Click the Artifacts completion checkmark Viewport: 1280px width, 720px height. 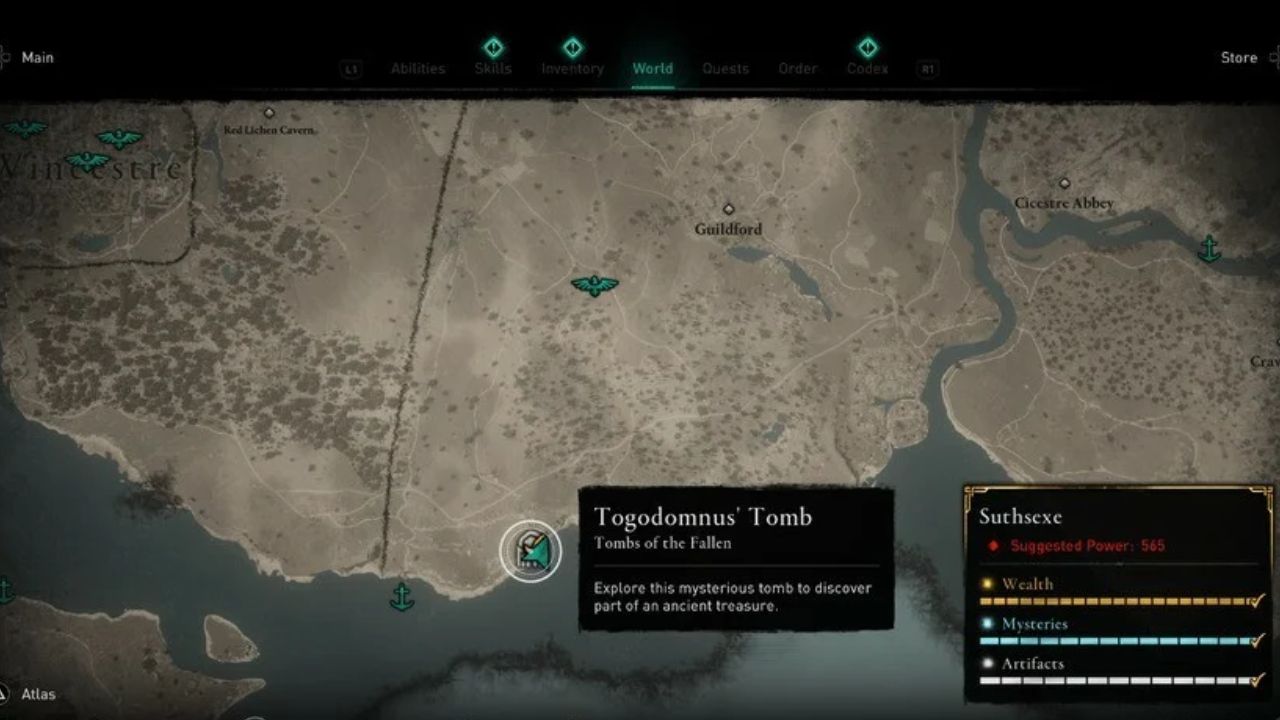click(x=1257, y=680)
